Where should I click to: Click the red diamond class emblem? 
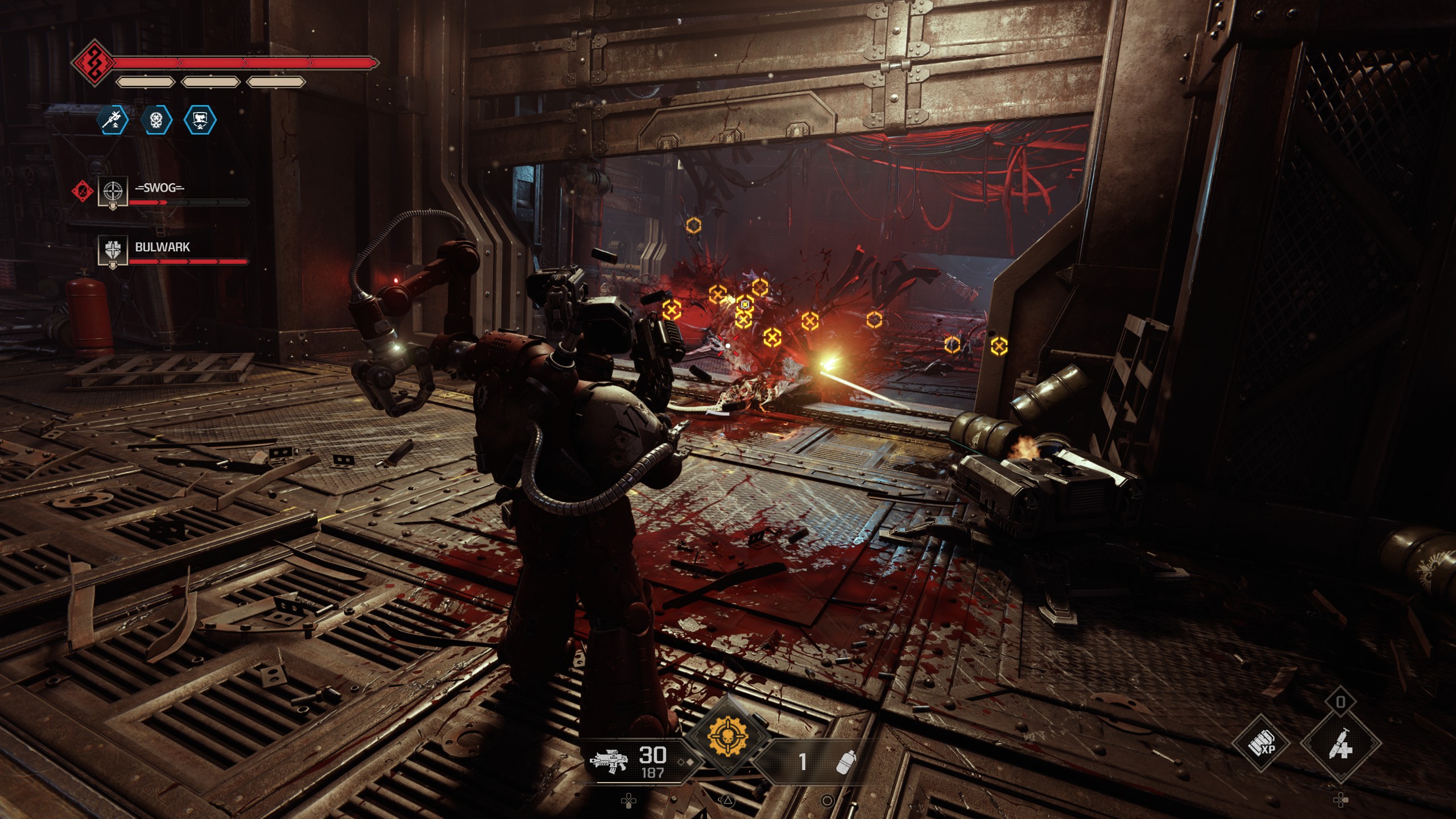(93, 62)
